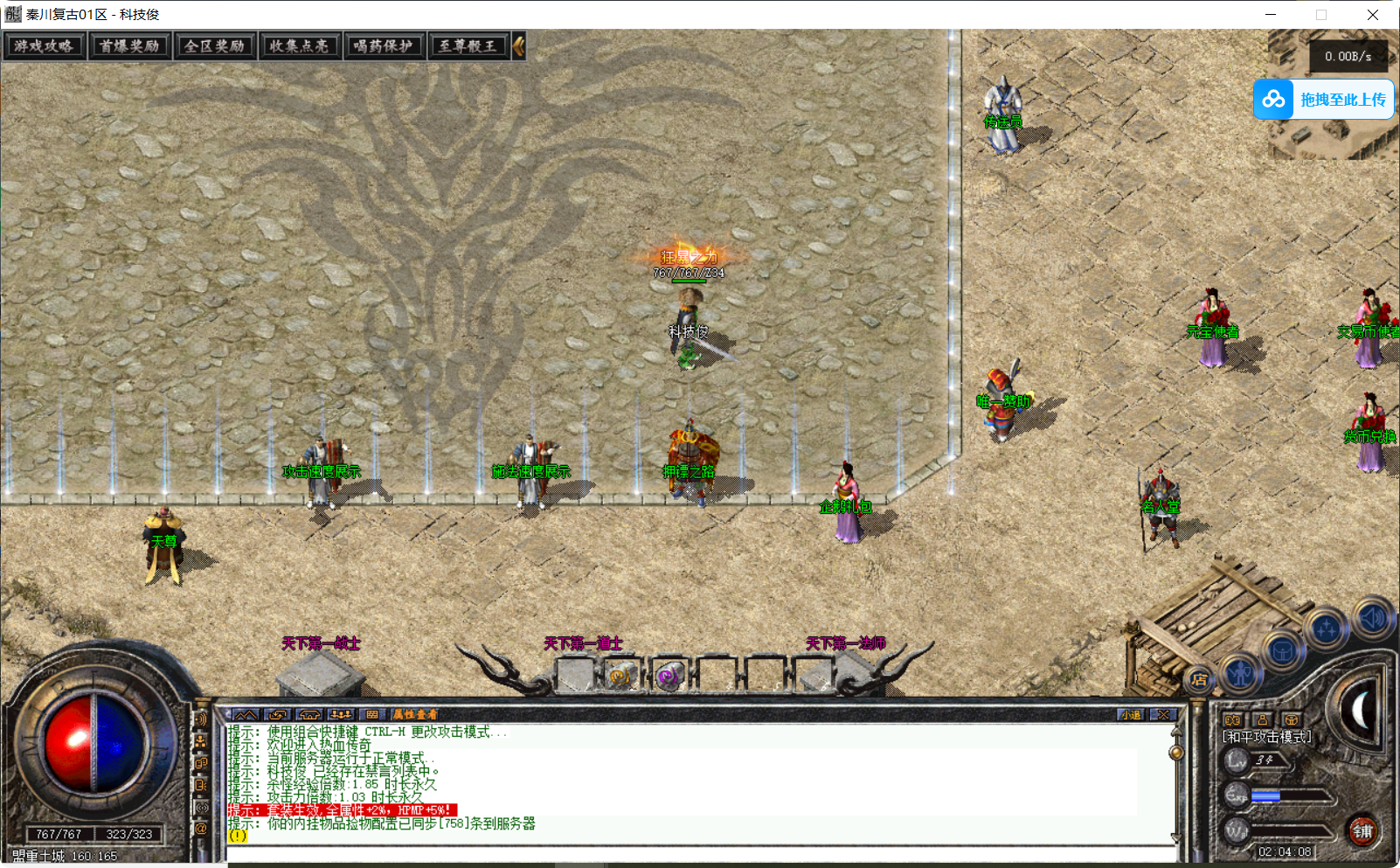
Task: Collapse the top menu bar arrow
Action: tap(519, 46)
